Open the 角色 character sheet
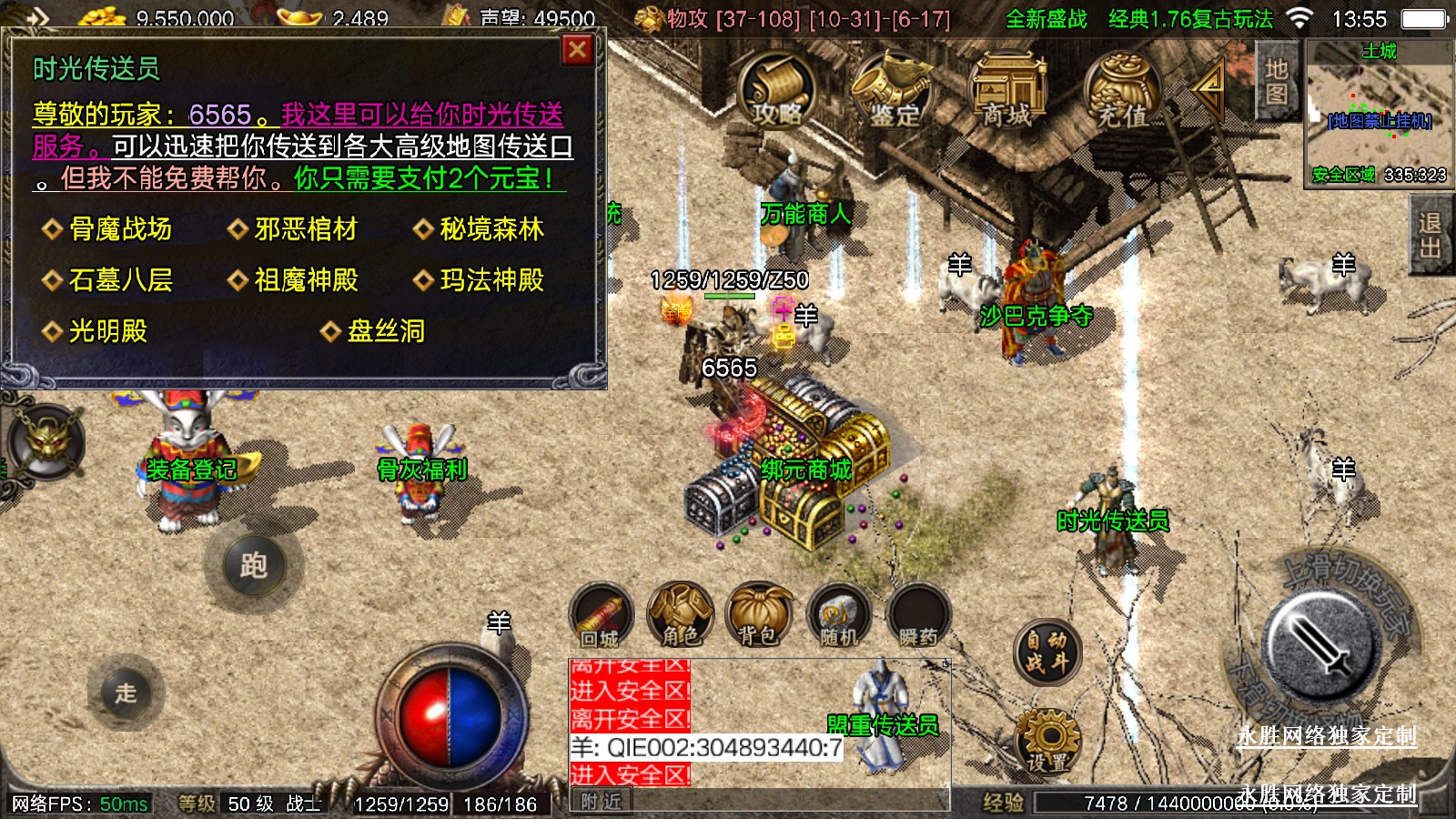 680,615
